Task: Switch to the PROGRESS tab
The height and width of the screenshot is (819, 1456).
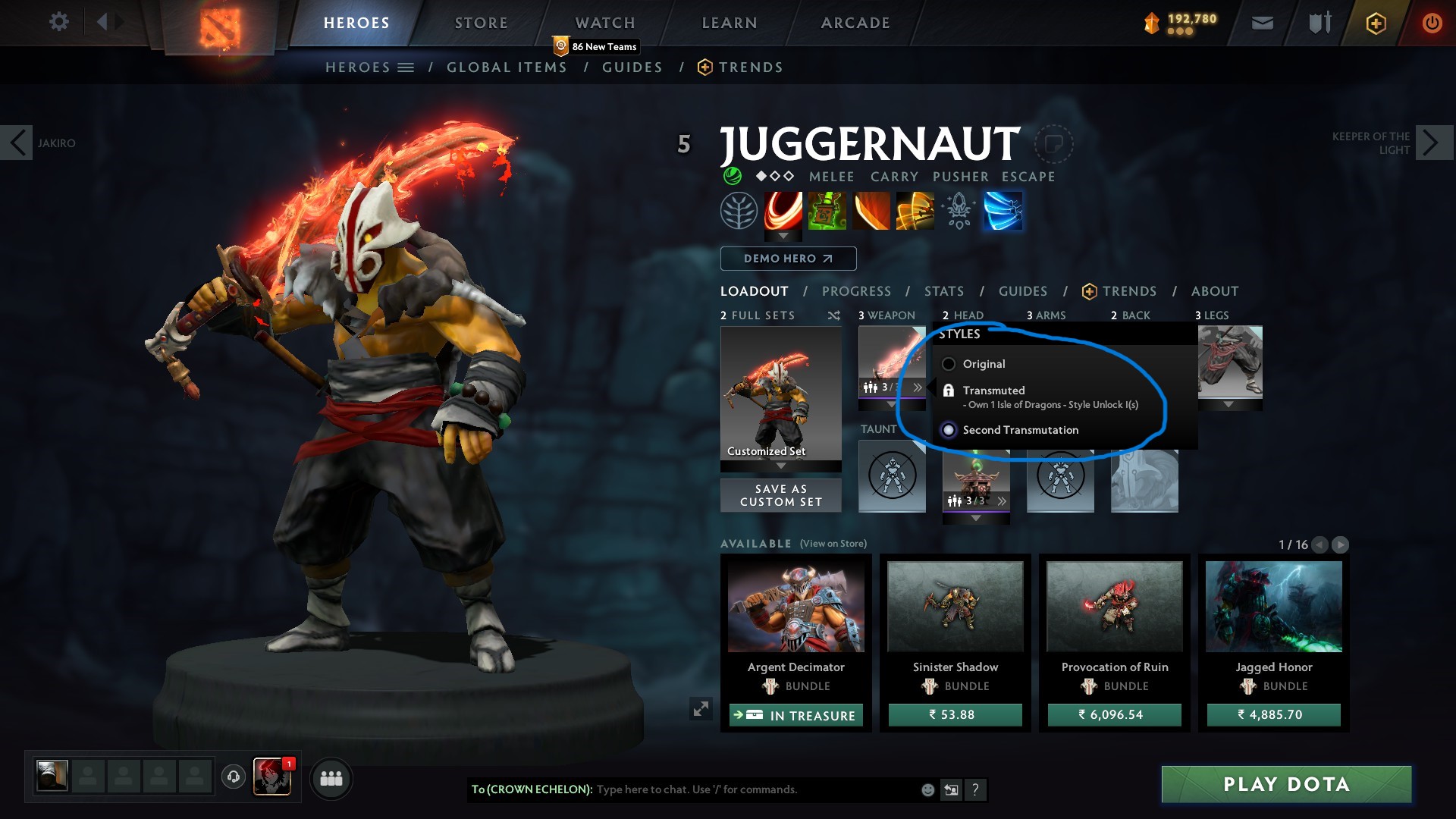Action: coord(857,290)
